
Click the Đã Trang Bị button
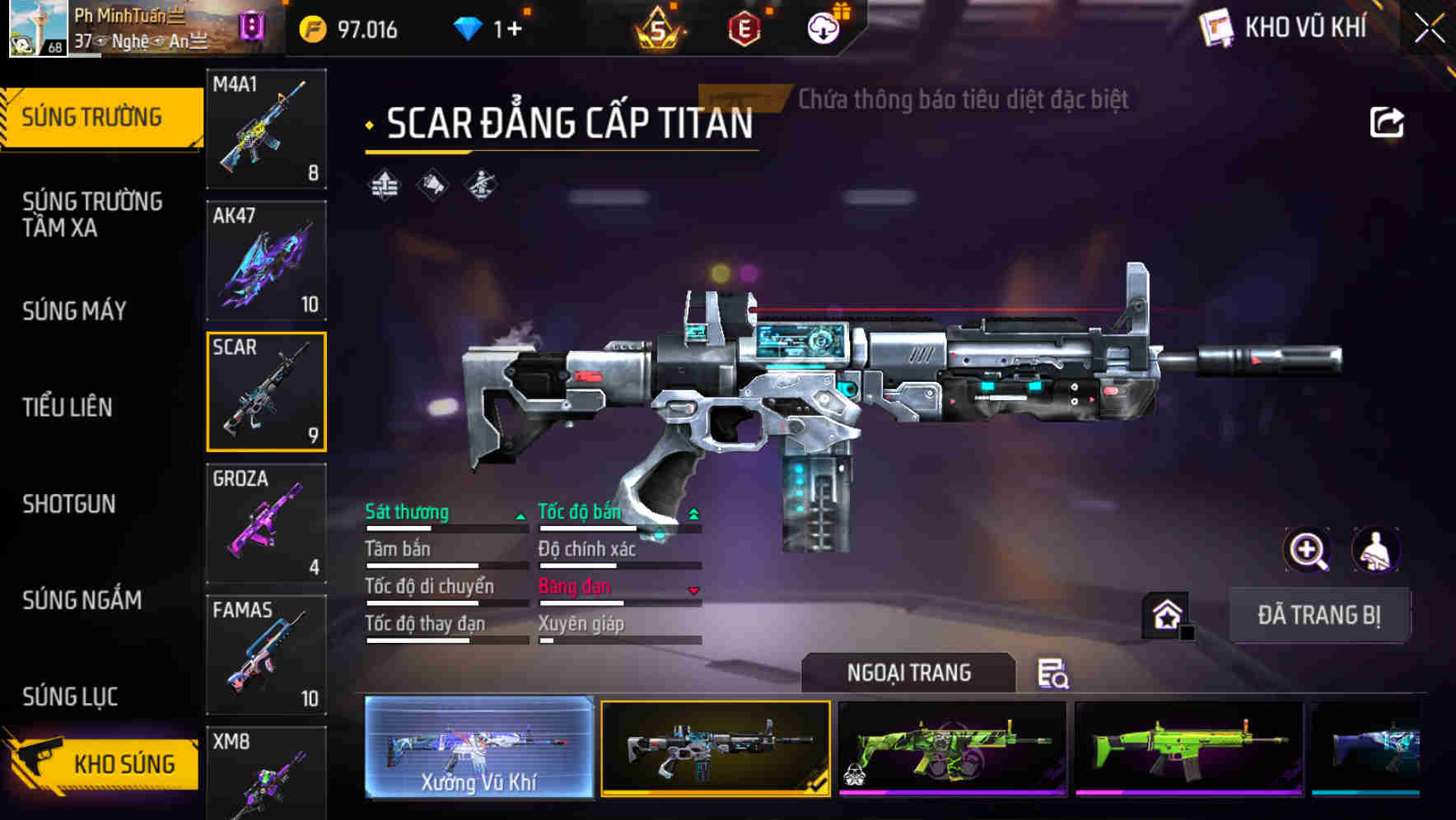pos(1320,614)
